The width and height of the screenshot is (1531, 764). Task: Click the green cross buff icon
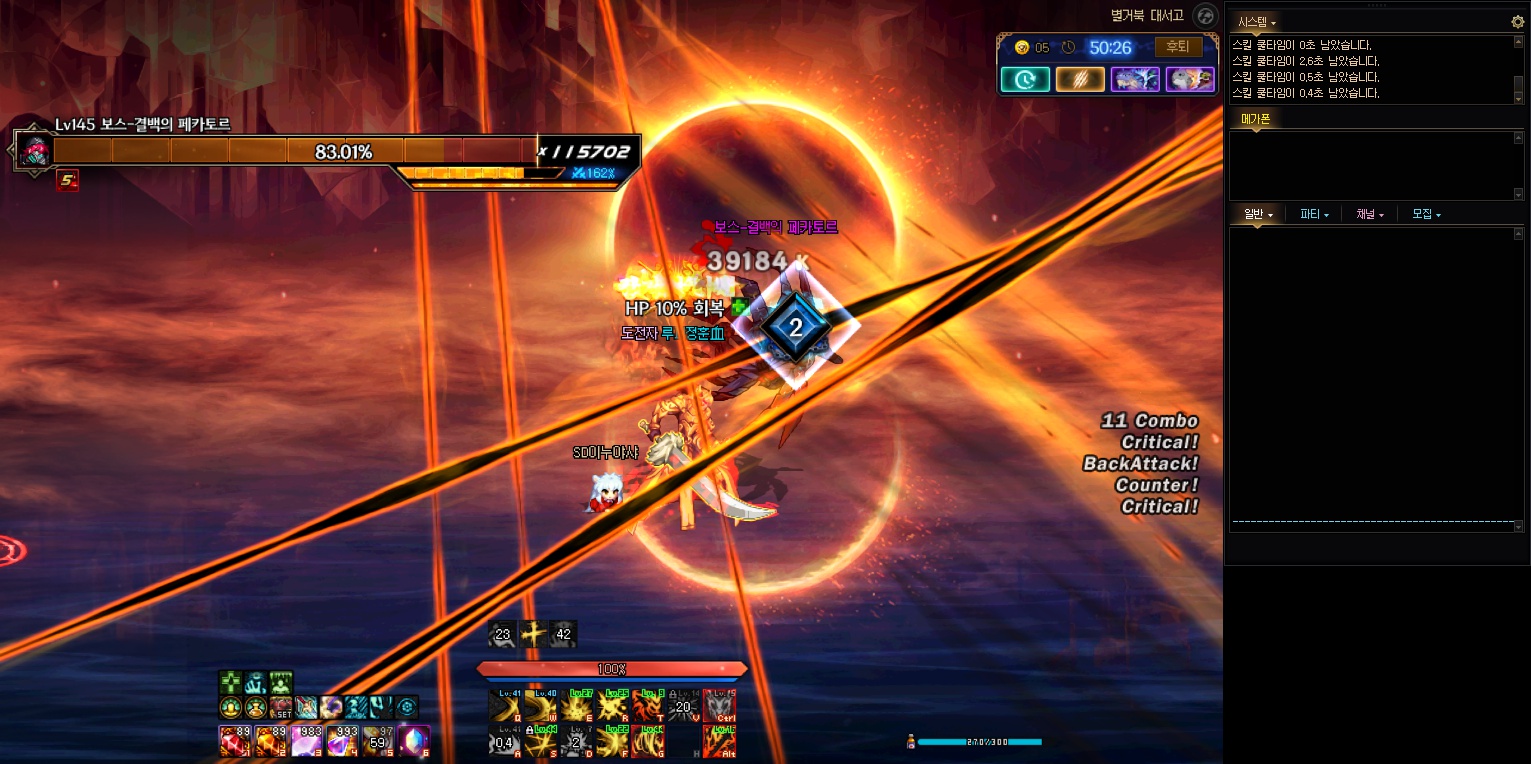point(231,682)
